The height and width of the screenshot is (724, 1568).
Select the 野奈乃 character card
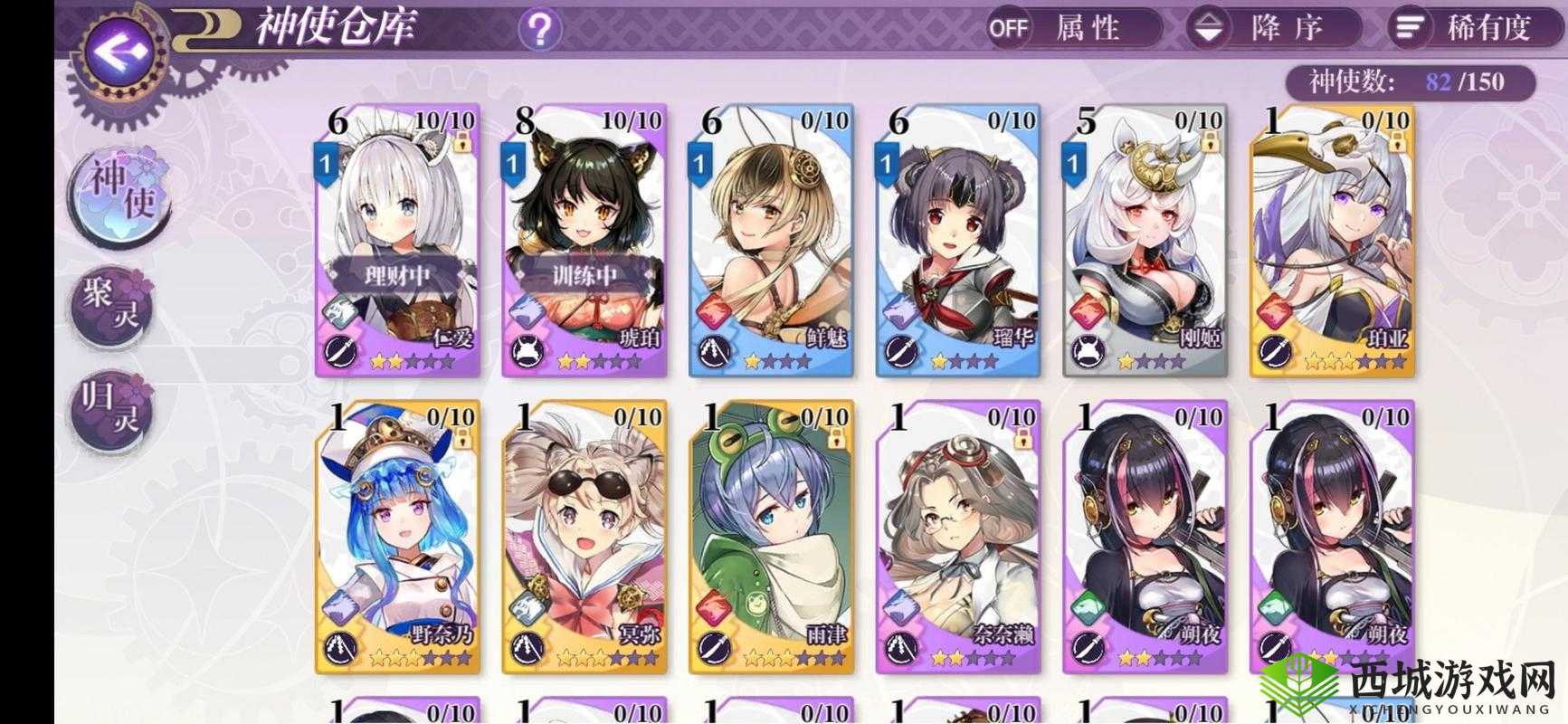point(398,537)
